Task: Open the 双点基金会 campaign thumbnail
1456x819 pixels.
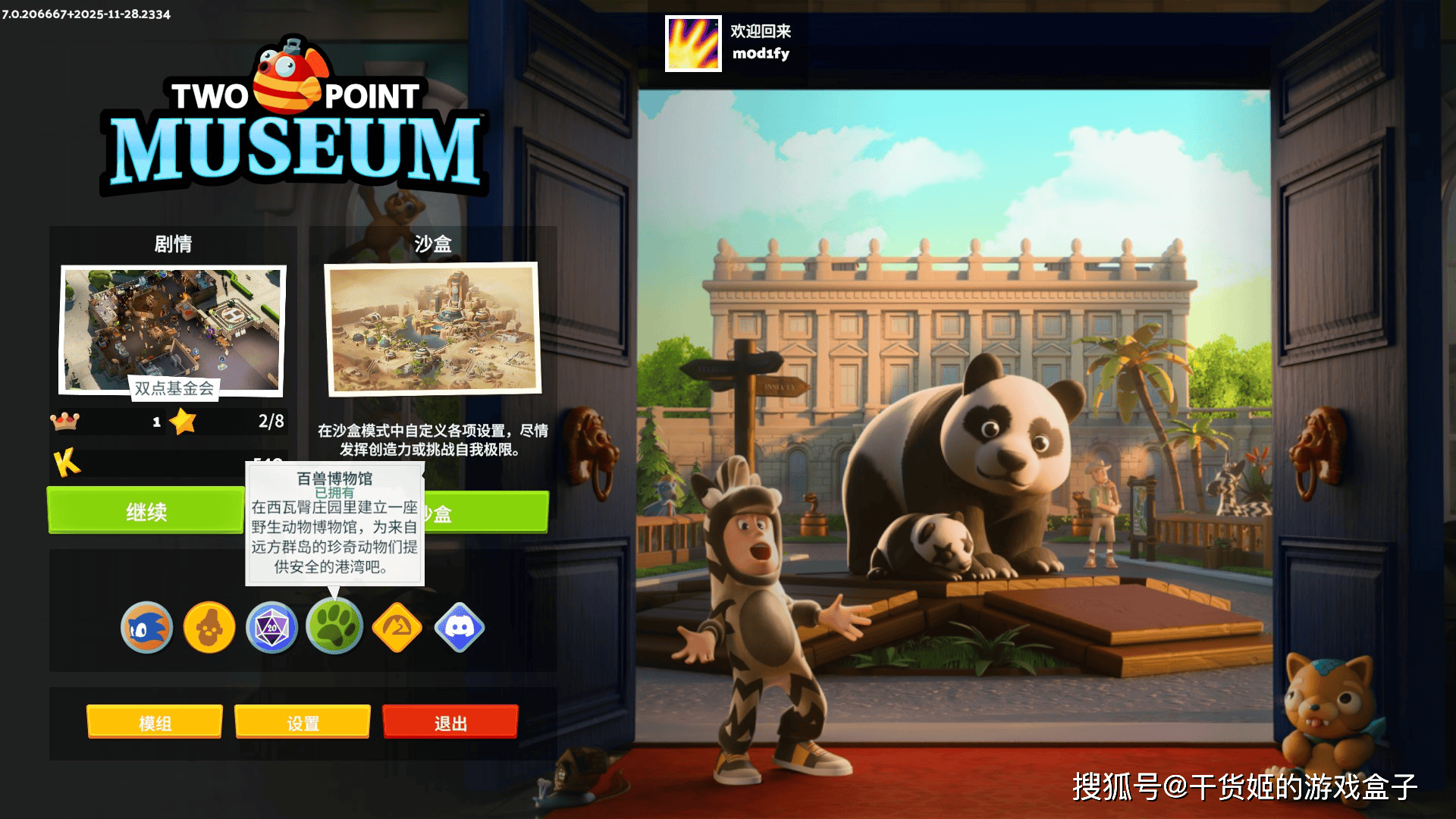Action: click(x=174, y=328)
